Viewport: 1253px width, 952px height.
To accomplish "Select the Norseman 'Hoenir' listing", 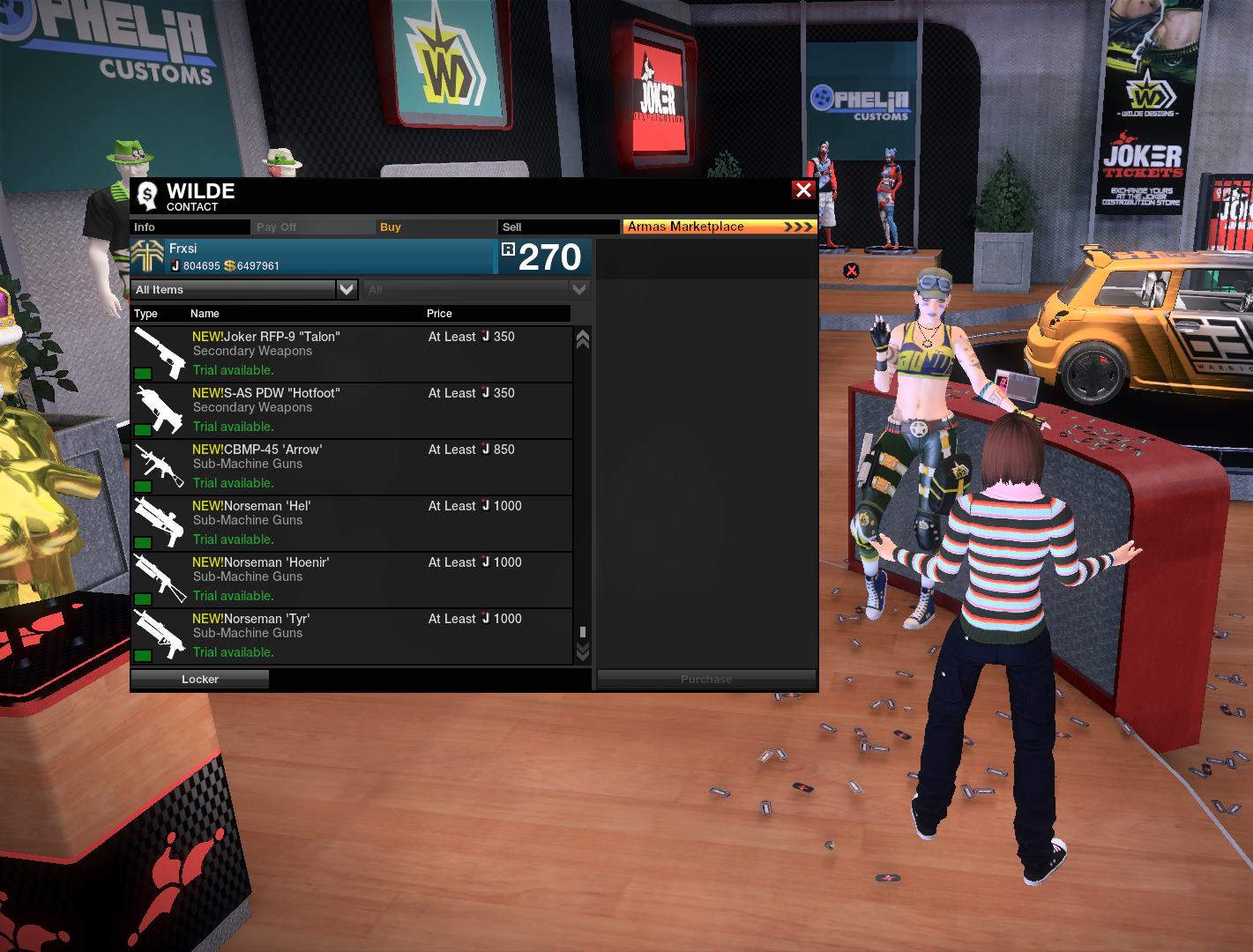I will click(351, 579).
